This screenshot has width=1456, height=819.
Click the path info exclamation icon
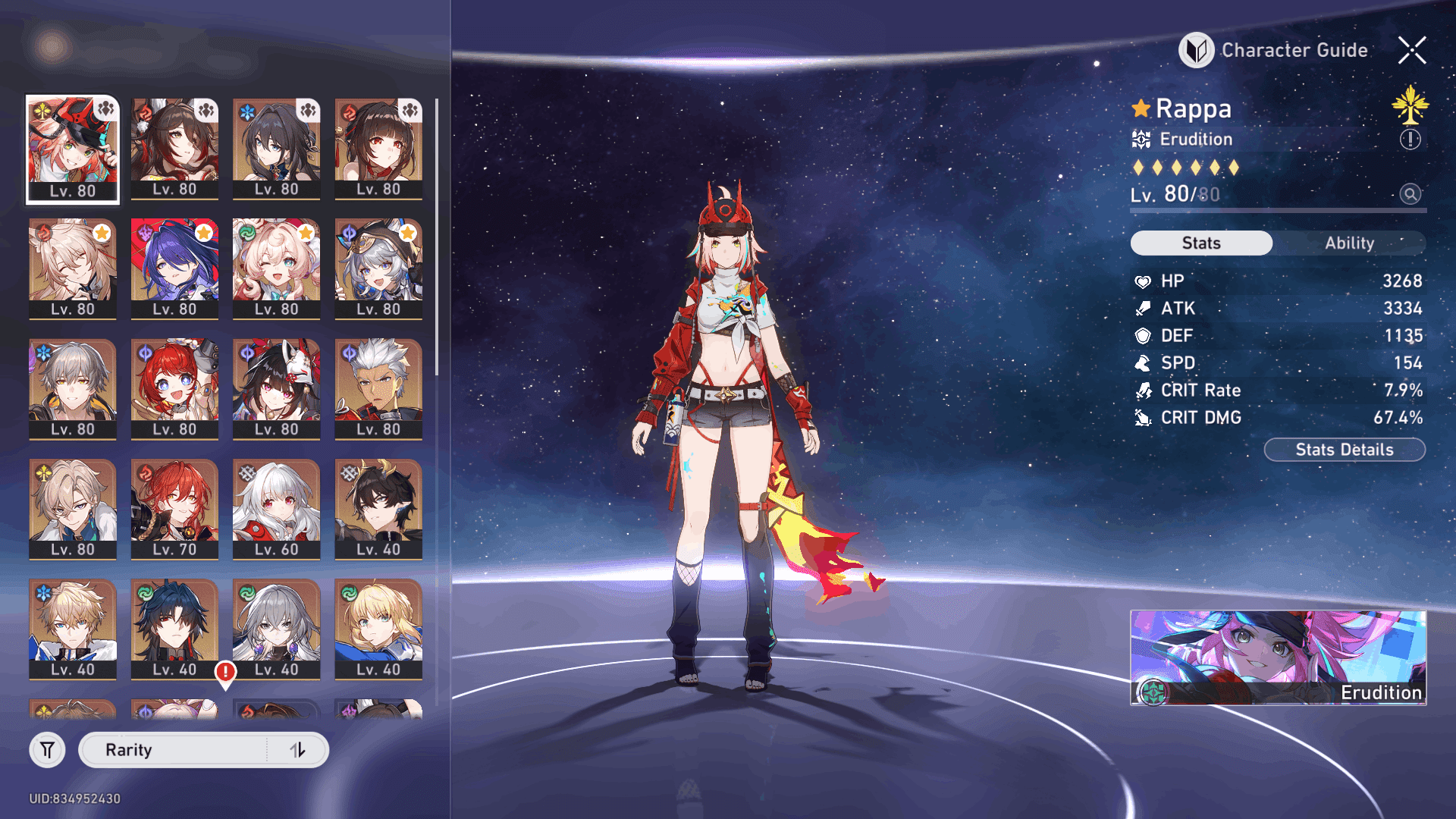1410,140
